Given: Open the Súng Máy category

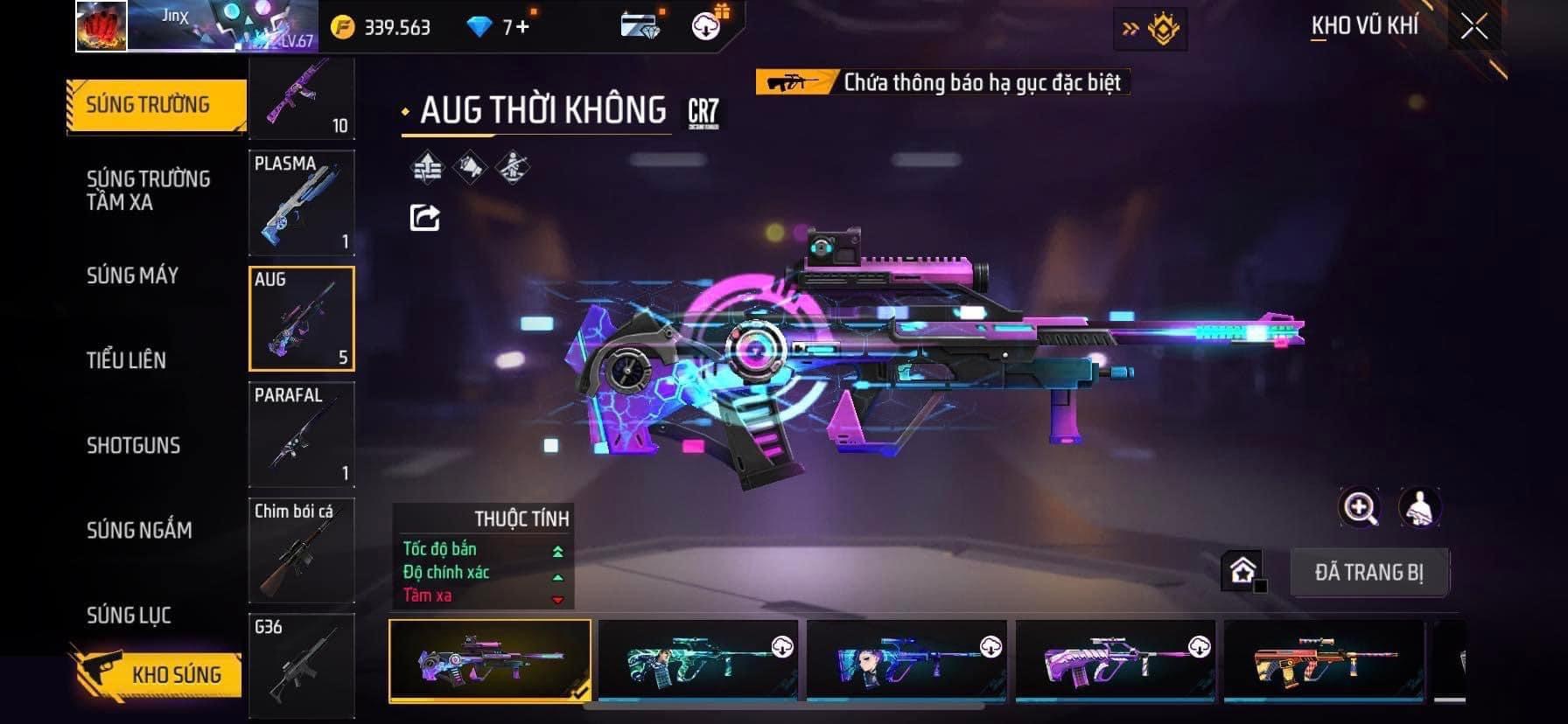Looking at the screenshot, I should point(132,275).
